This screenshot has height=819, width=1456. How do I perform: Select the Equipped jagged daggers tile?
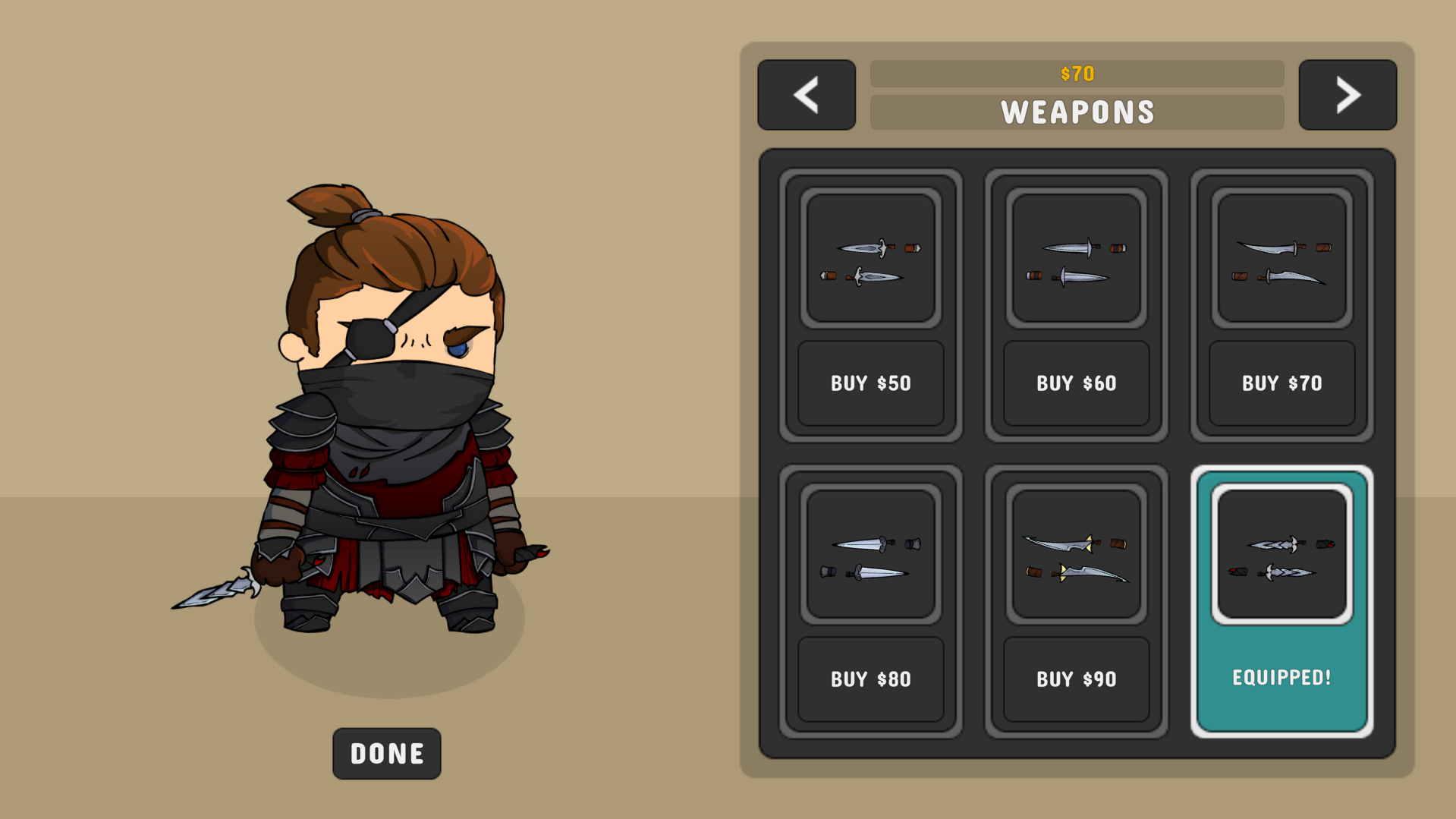pyautogui.click(x=1281, y=677)
